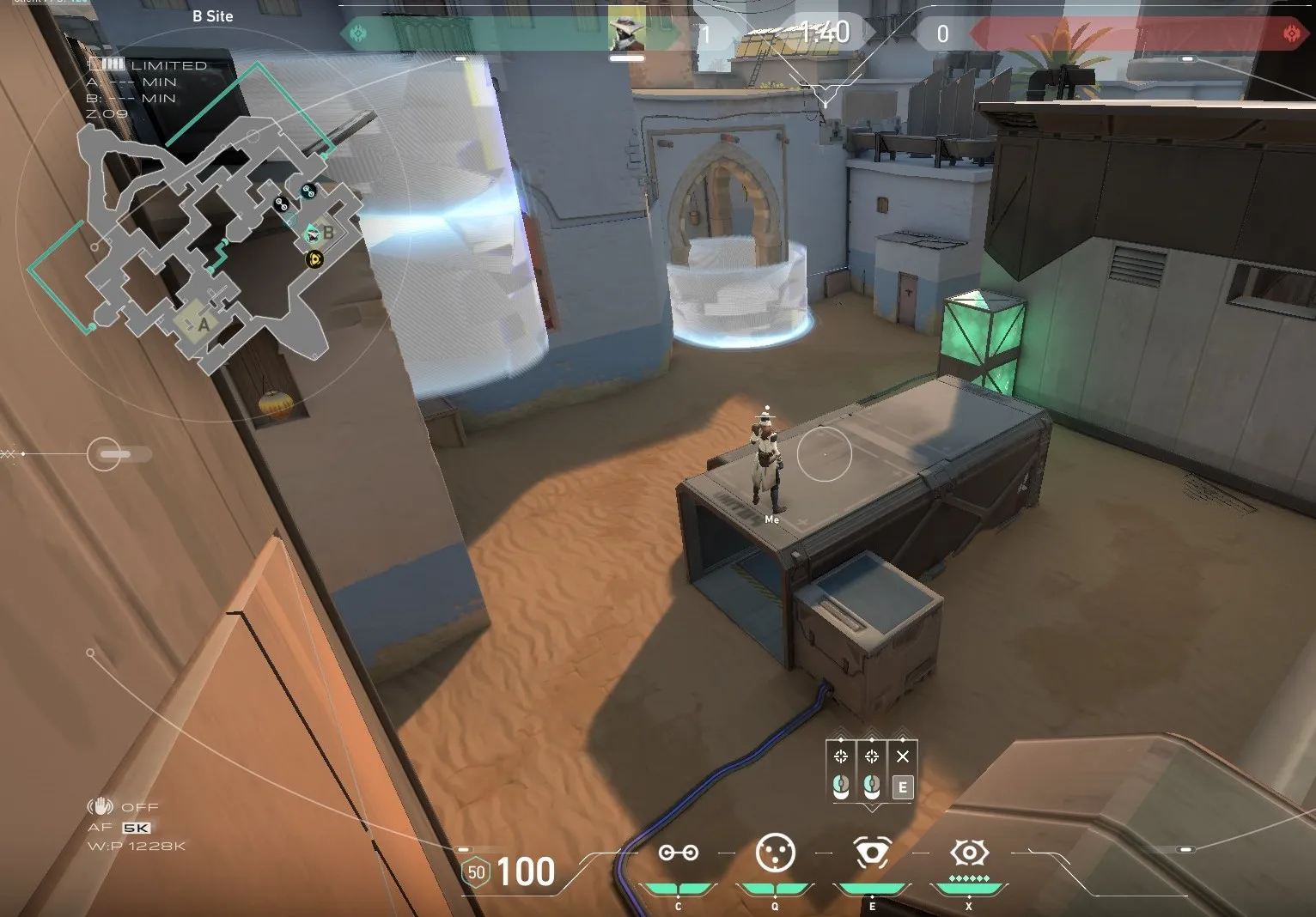
Task: Click the teal team emblem in top bar
Action: pyautogui.click(x=358, y=33)
